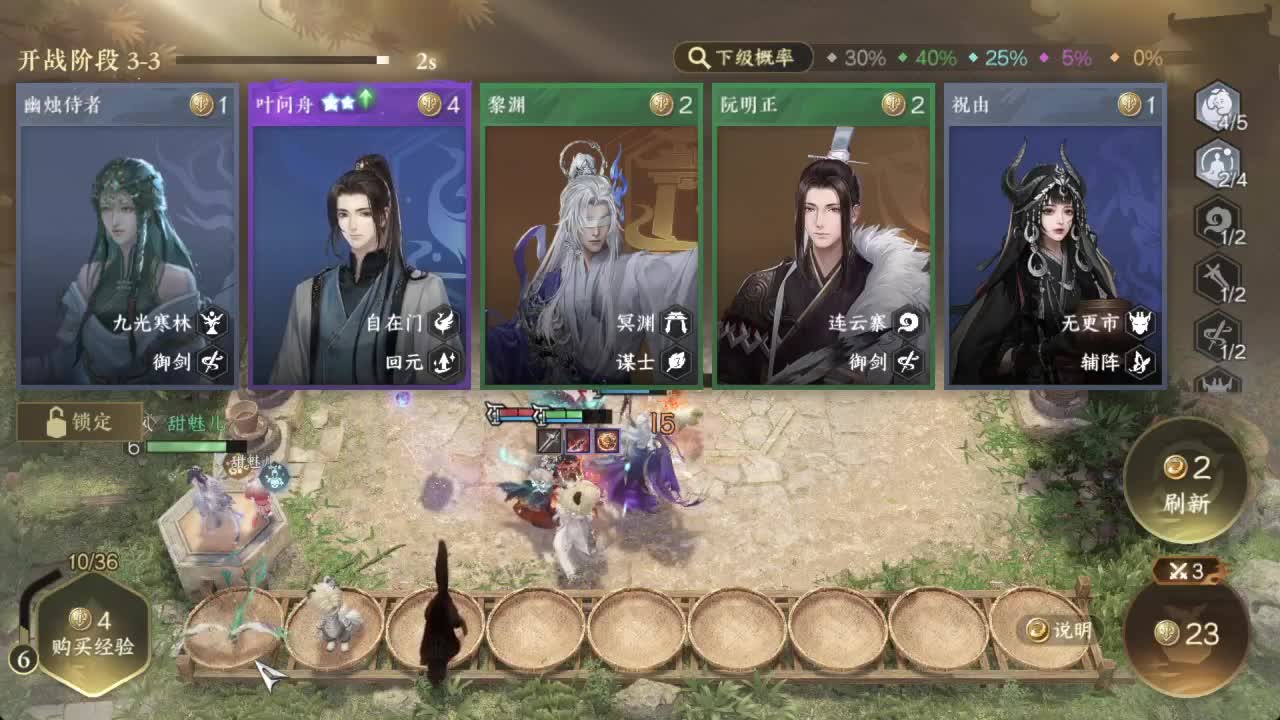
Task: Open the 下级概率 probability search
Action: point(740,58)
